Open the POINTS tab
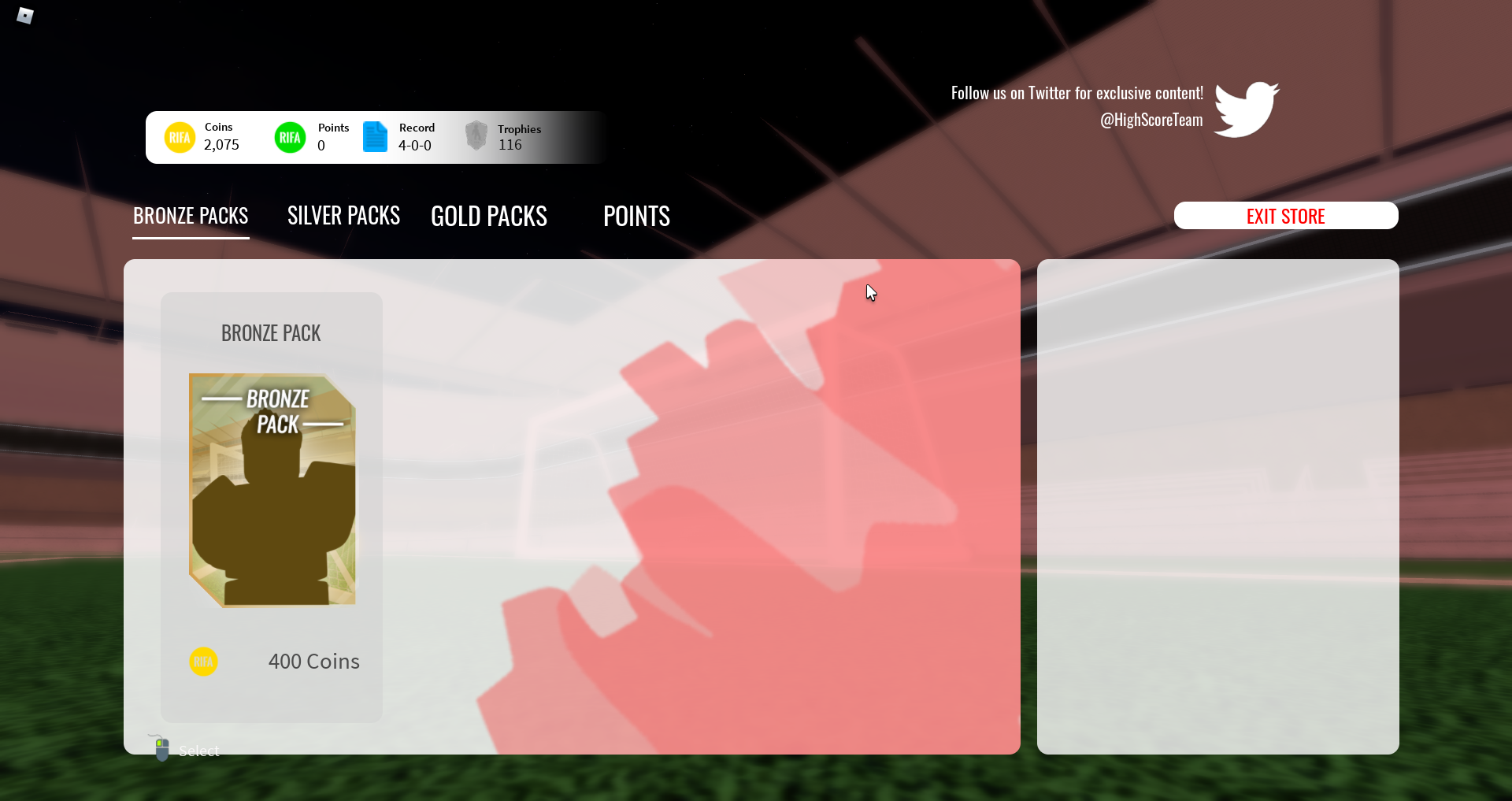 click(x=636, y=215)
